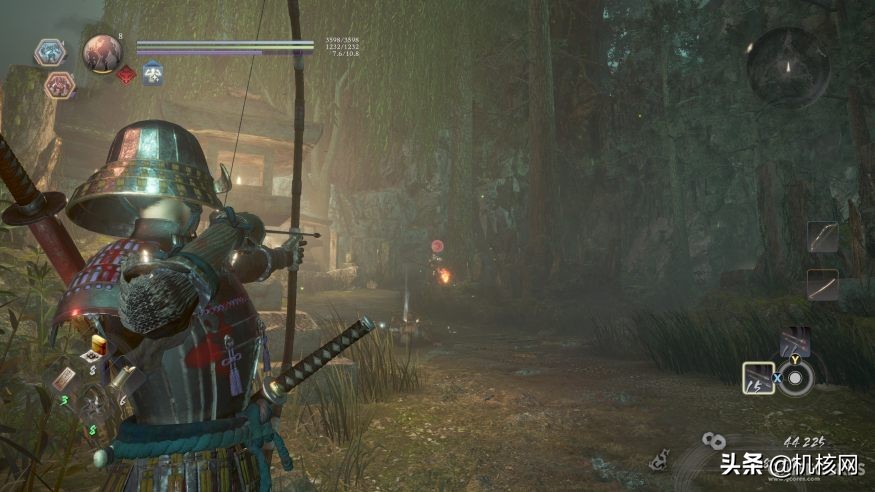The height and width of the screenshot is (492, 875).
Task: Use the yellow medicine box shortcut item
Action: [98, 346]
